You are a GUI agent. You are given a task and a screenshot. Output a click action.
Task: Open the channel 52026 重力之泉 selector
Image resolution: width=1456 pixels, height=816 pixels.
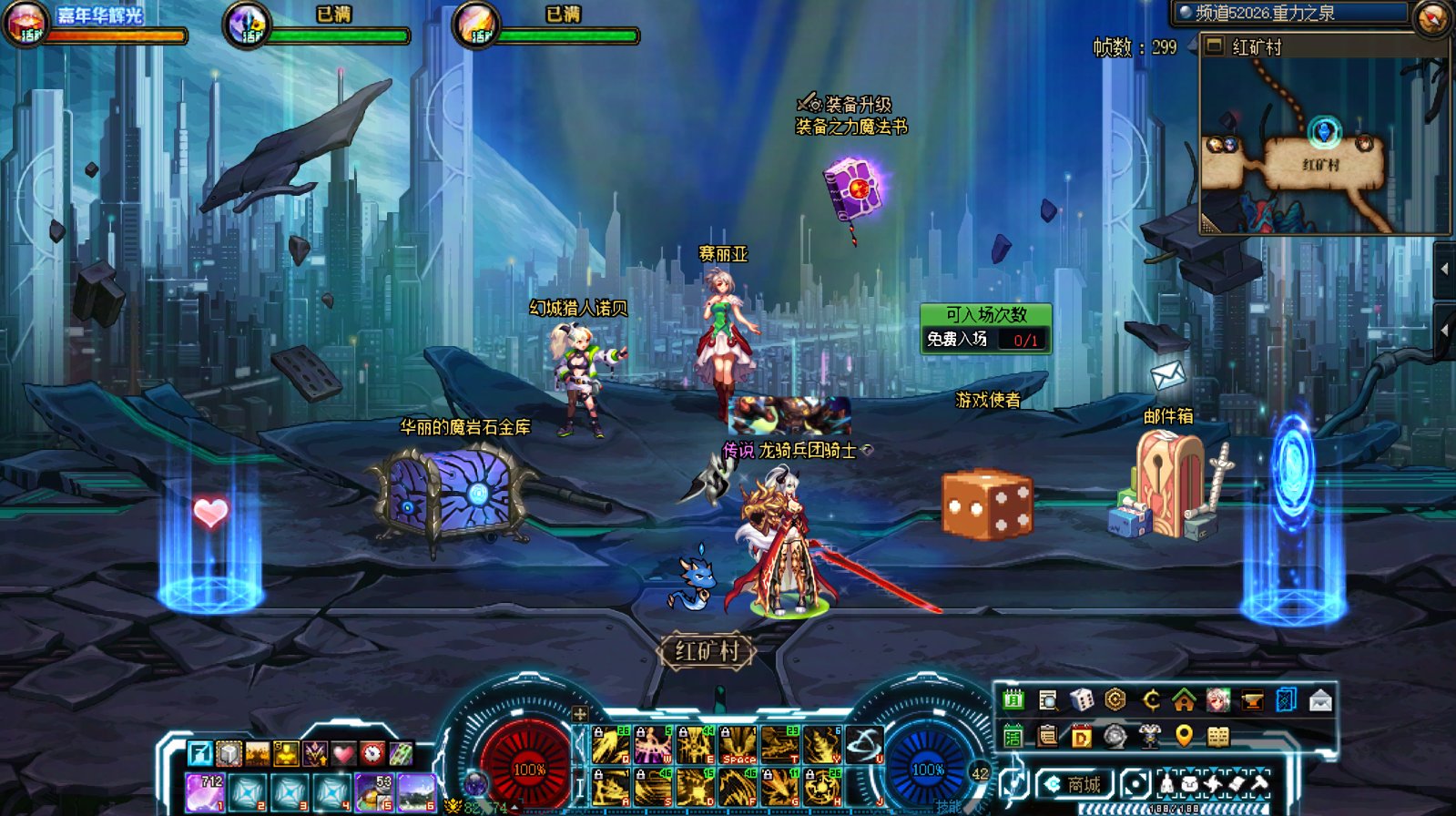[1290, 13]
